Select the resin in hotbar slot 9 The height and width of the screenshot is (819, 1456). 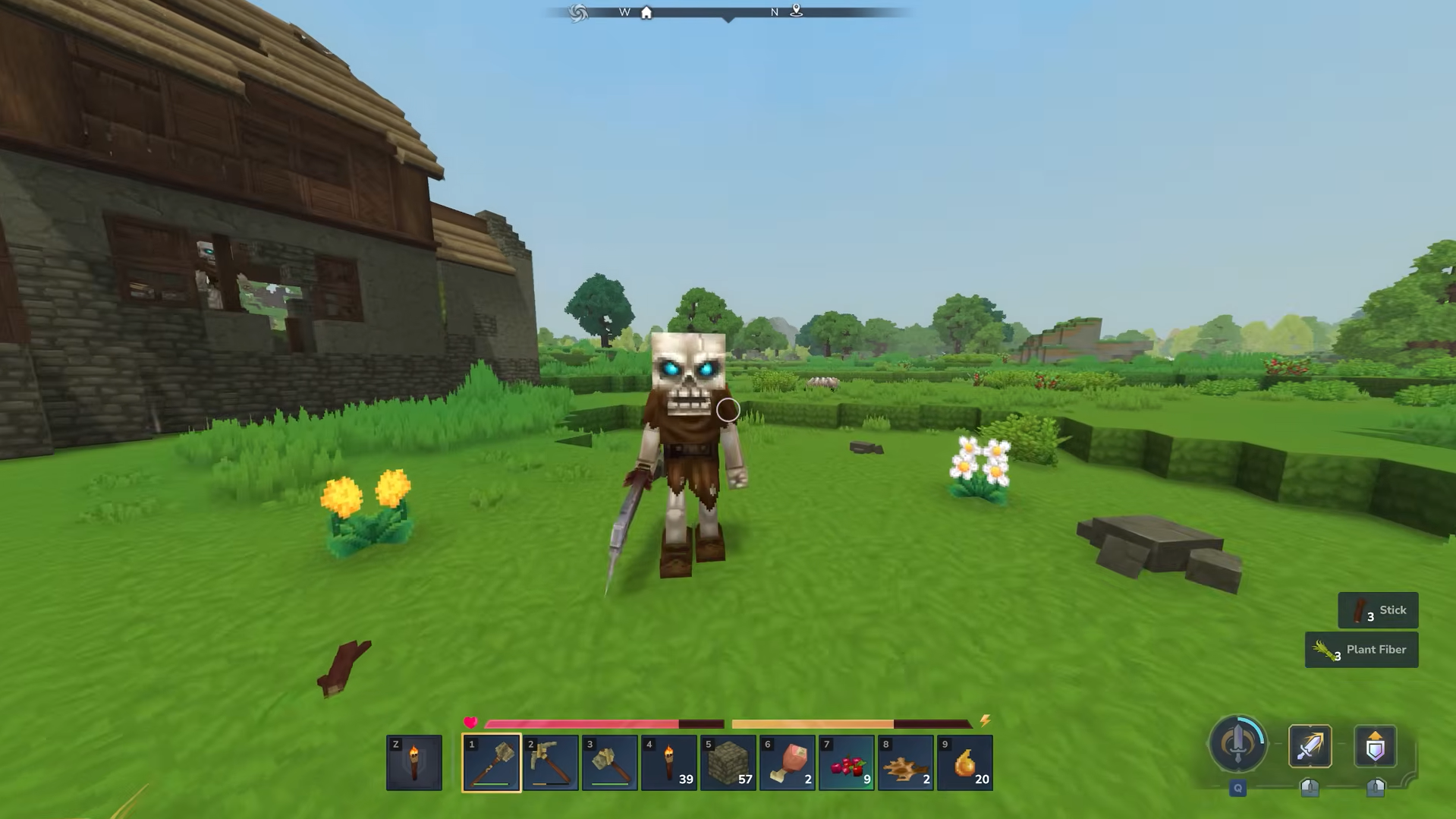tap(964, 762)
